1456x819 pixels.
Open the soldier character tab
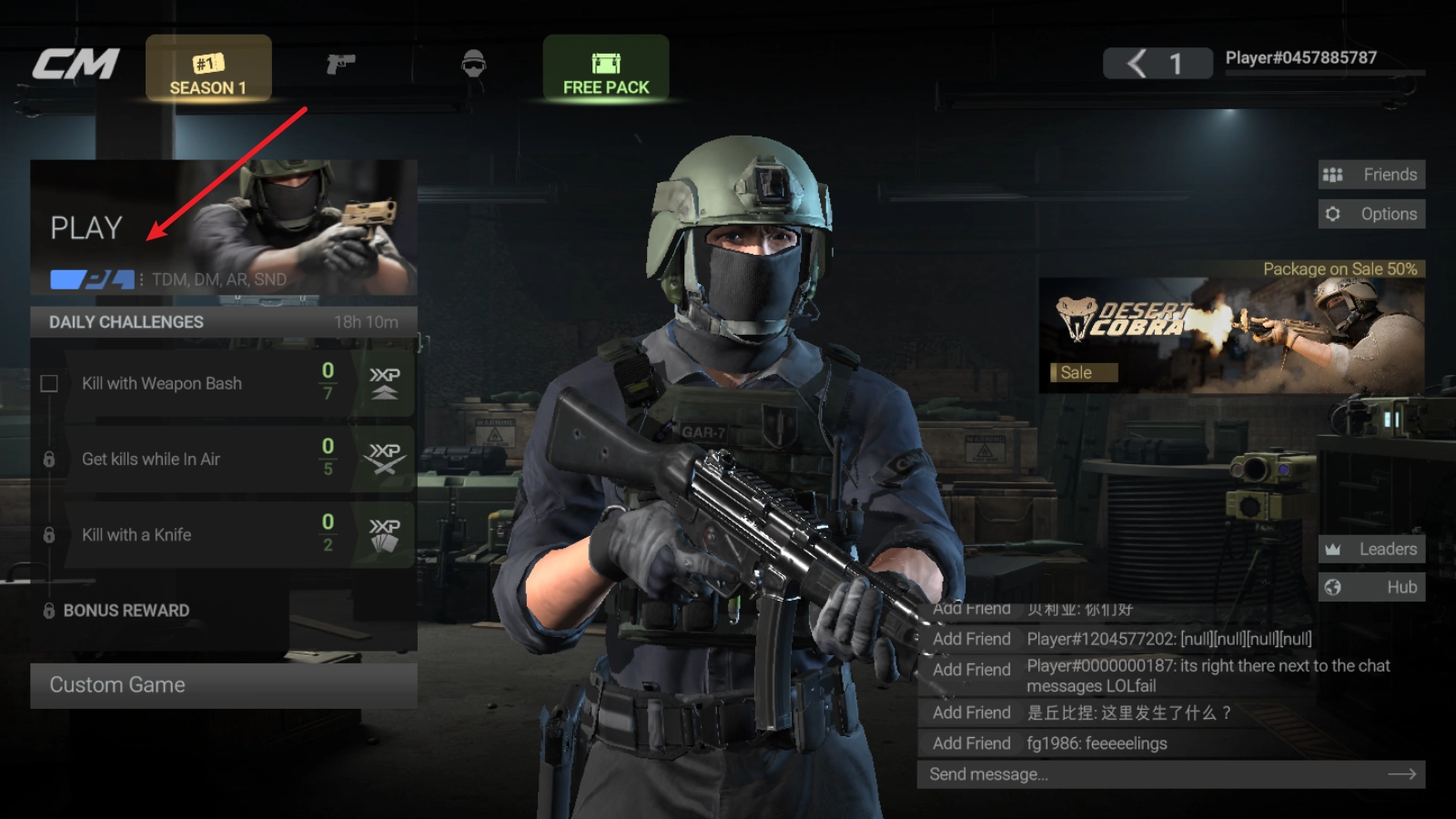click(473, 64)
